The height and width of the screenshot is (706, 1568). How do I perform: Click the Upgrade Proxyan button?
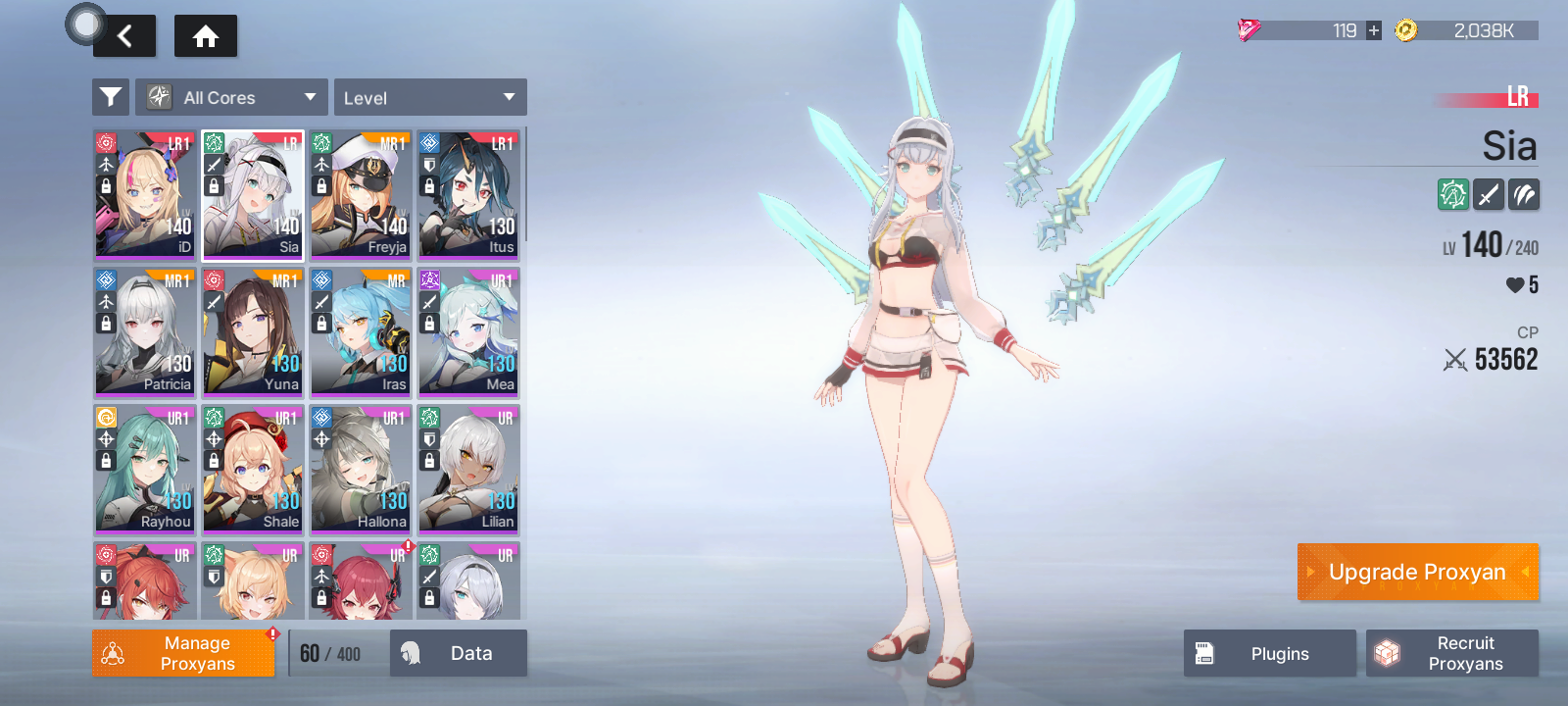[1417, 572]
